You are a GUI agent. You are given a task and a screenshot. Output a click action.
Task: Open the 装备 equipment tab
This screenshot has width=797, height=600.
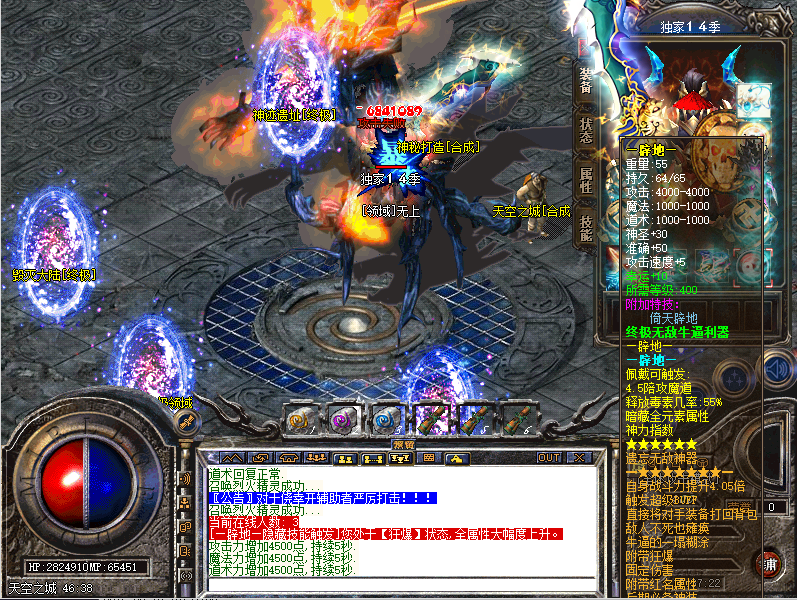click(x=585, y=82)
